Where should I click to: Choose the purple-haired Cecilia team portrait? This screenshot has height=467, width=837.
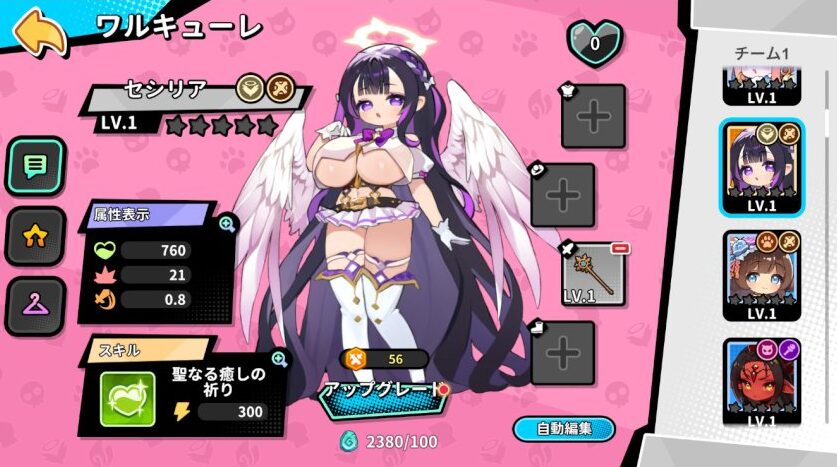coord(761,165)
